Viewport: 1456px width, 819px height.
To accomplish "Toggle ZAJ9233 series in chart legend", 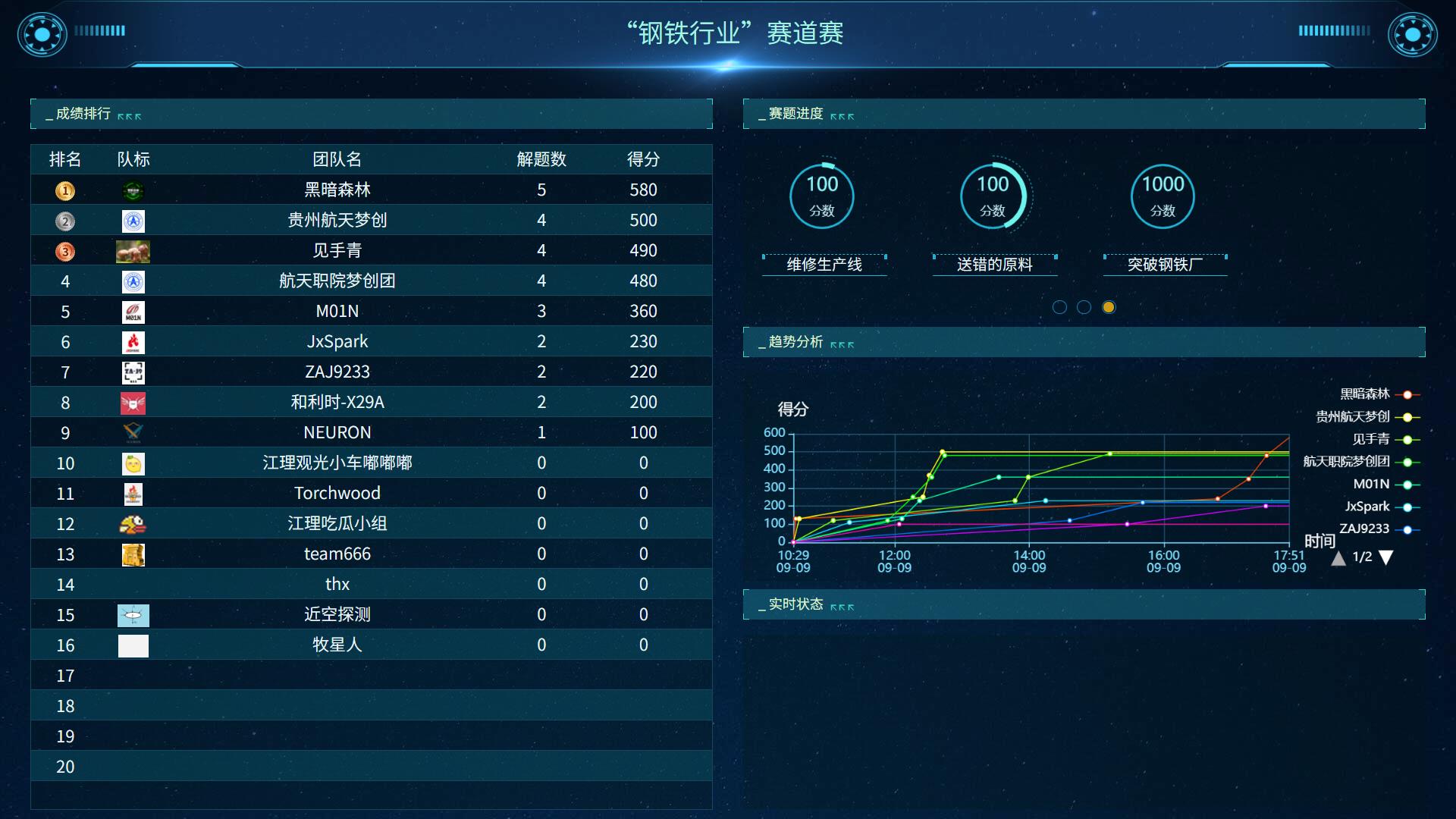I will click(1365, 529).
